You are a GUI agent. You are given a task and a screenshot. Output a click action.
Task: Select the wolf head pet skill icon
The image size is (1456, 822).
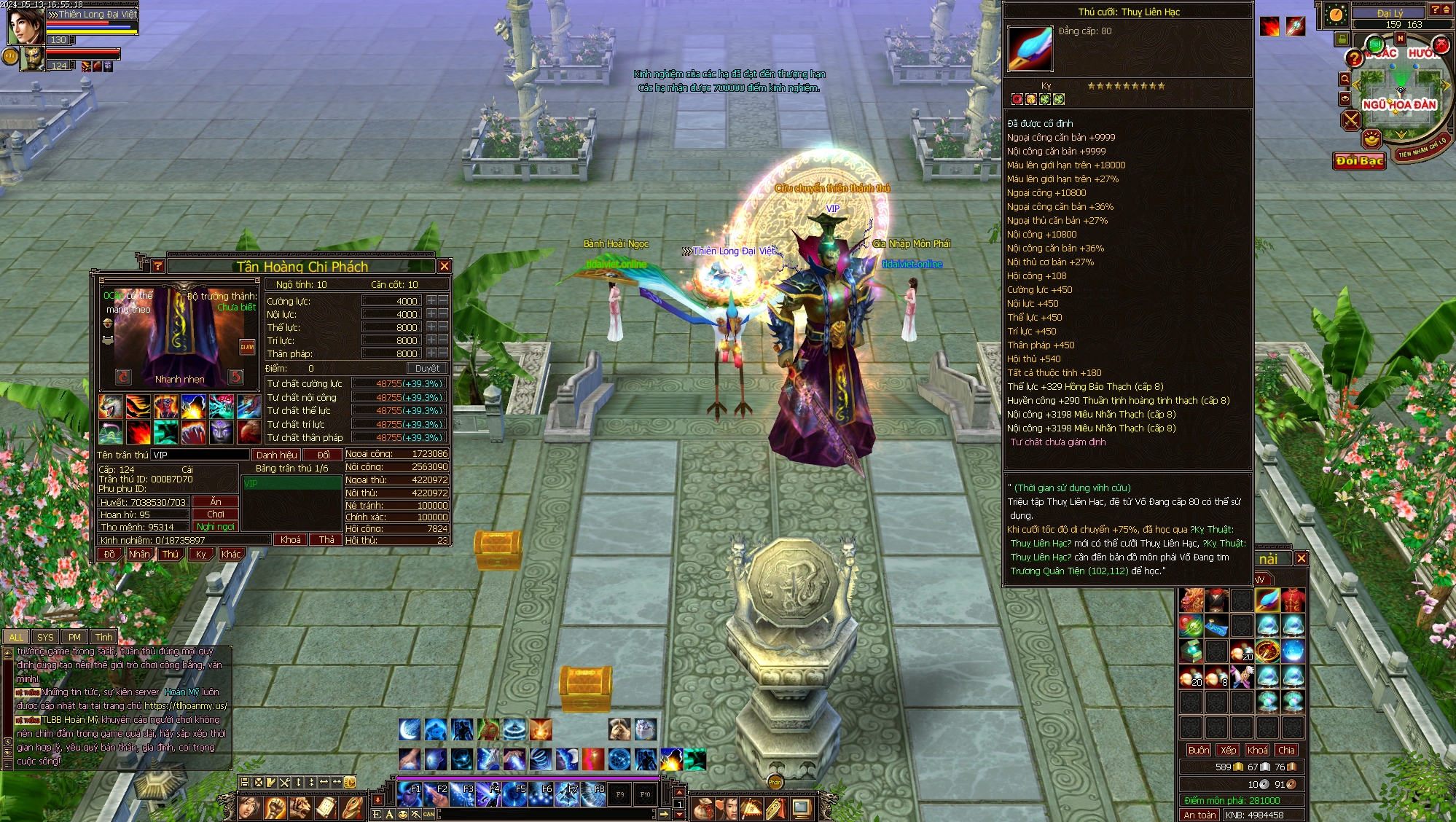[x=111, y=407]
